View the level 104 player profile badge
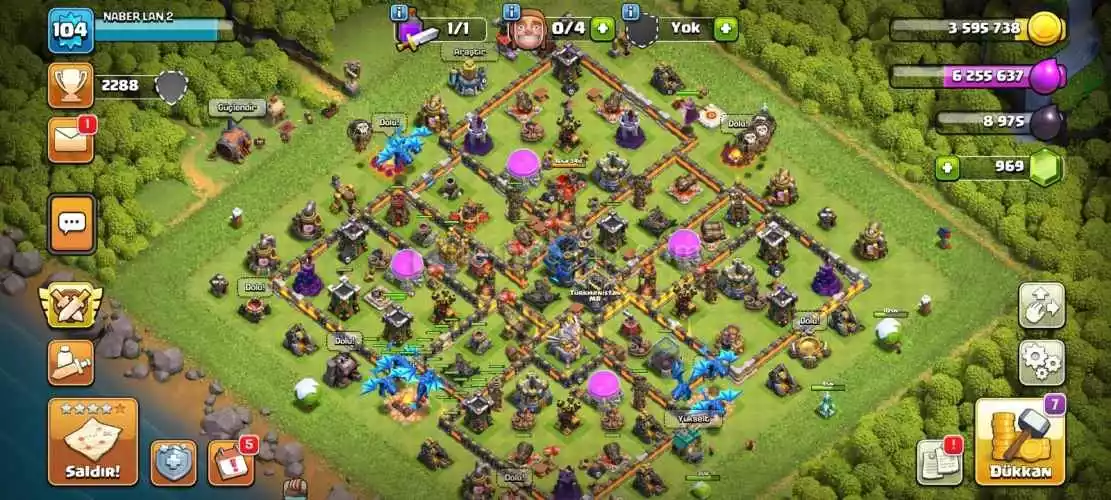 pyautogui.click(x=71, y=31)
